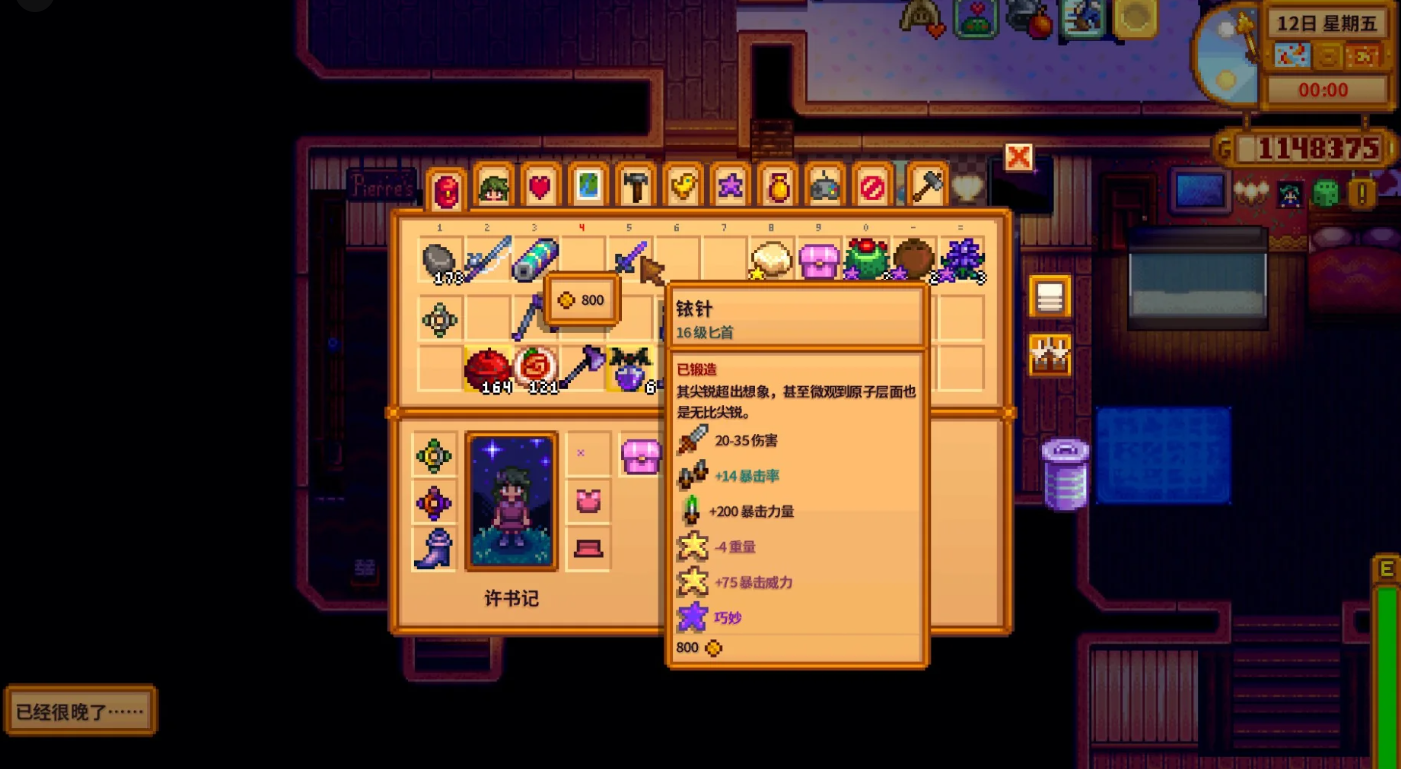The height and width of the screenshot is (769, 1401).
Task: Click the sort list icon above the organize button
Action: (x=1050, y=297)
